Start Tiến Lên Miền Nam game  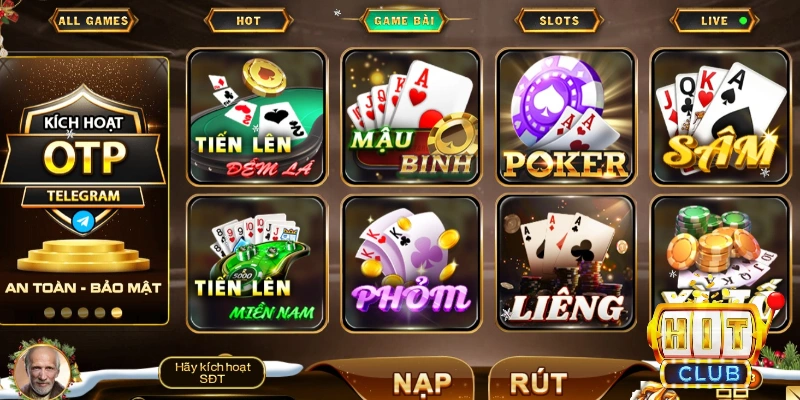pos(257,264)
